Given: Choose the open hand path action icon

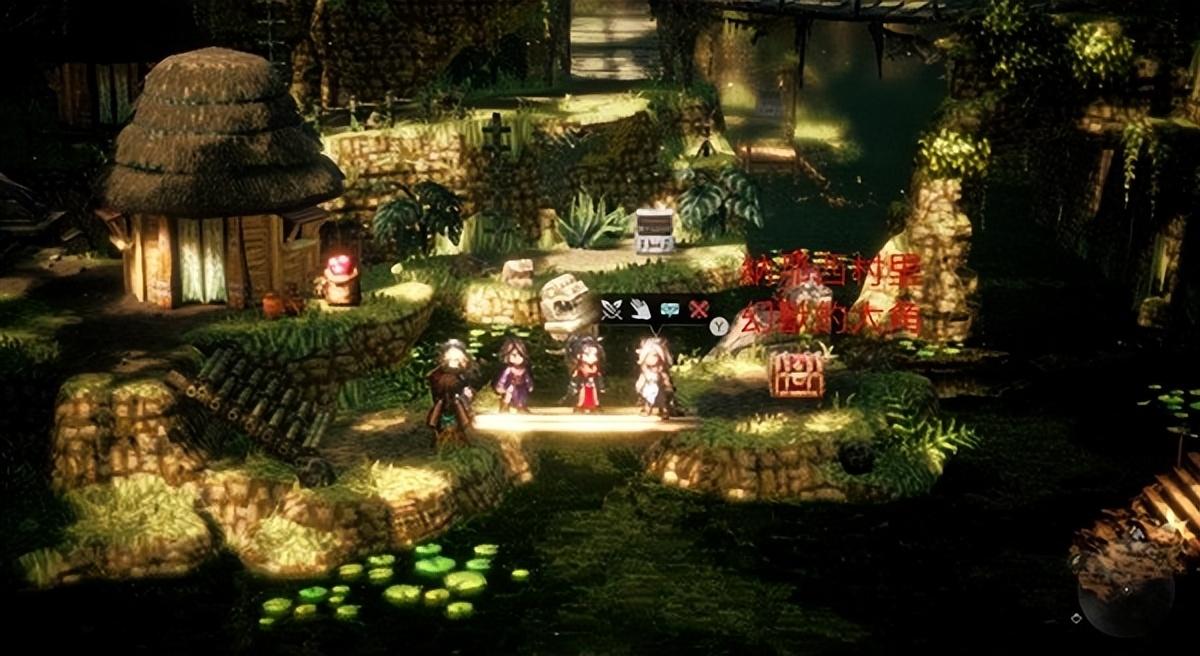Looking at the screenshot, I should [x=640, y=310].
